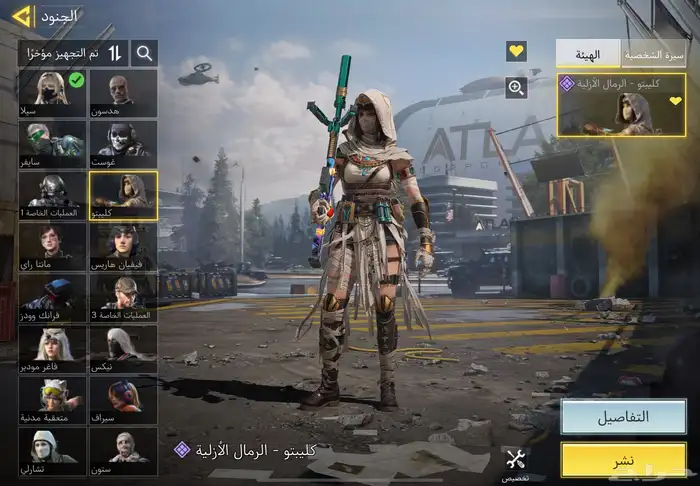700x486 pixels.
Task: Click the yellow deploy (نشر) button
Action: (x=622, y=460)
